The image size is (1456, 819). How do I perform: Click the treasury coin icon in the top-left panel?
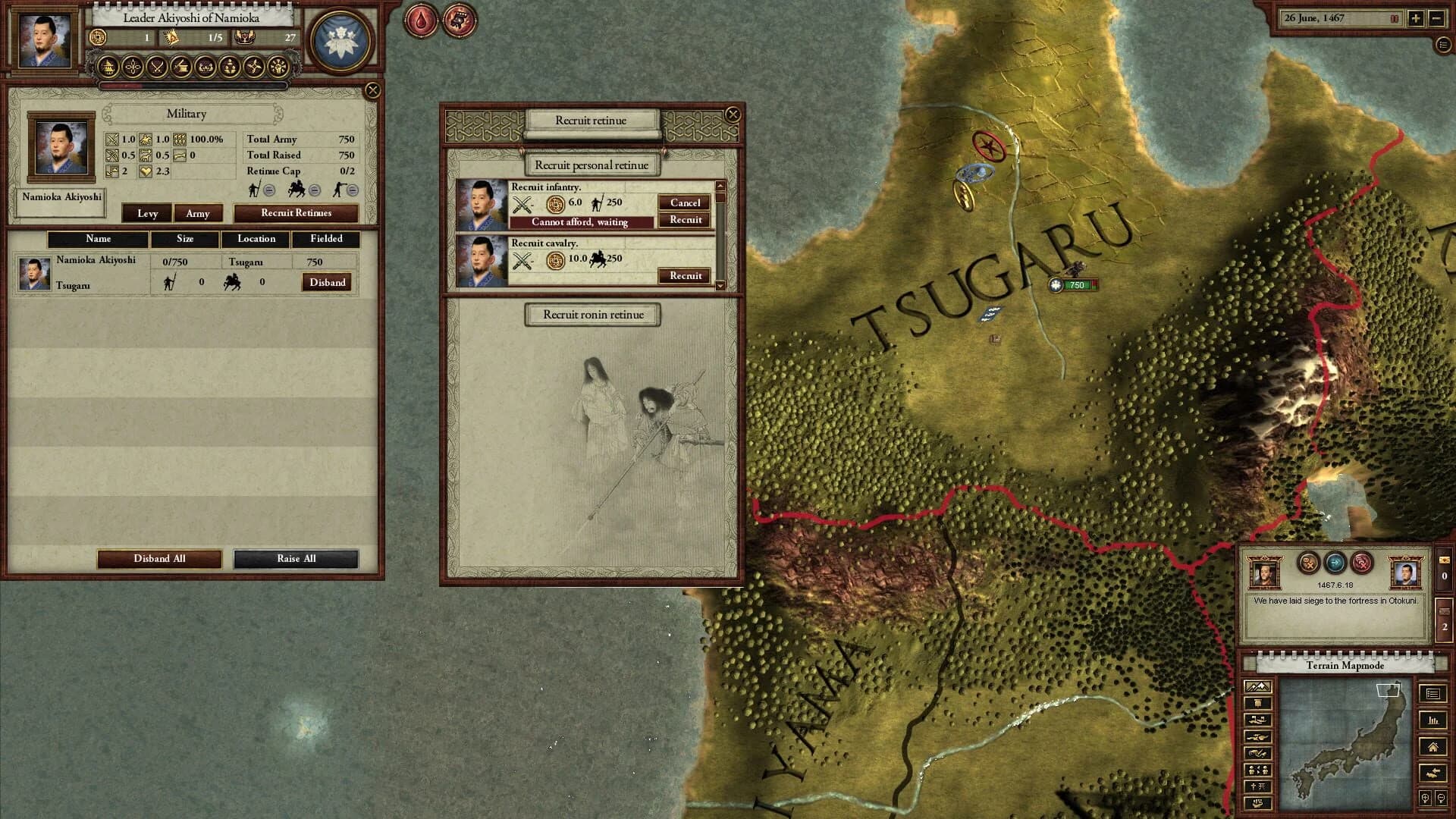pos(98,37)
